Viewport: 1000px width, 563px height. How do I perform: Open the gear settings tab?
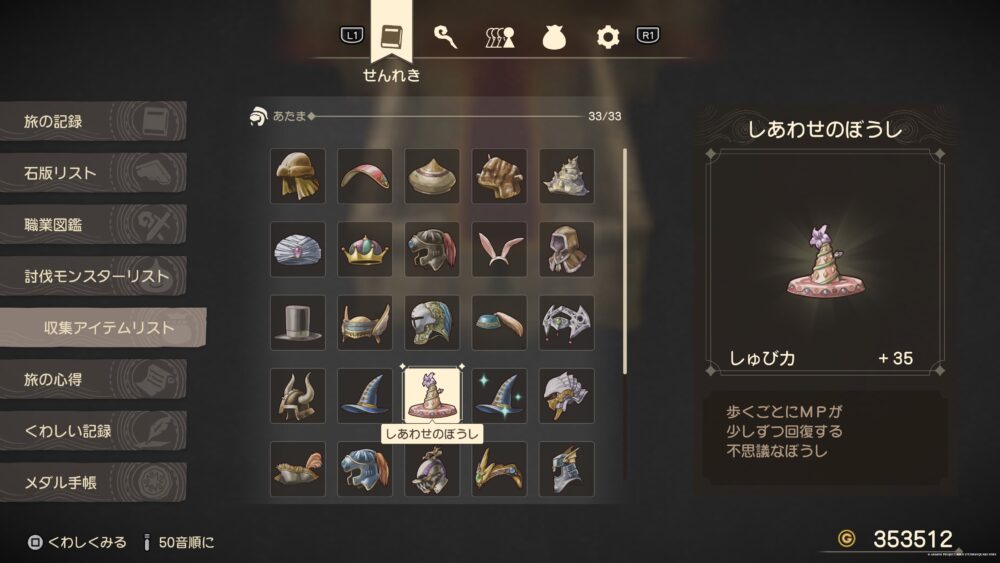click(x=608, y=38)
